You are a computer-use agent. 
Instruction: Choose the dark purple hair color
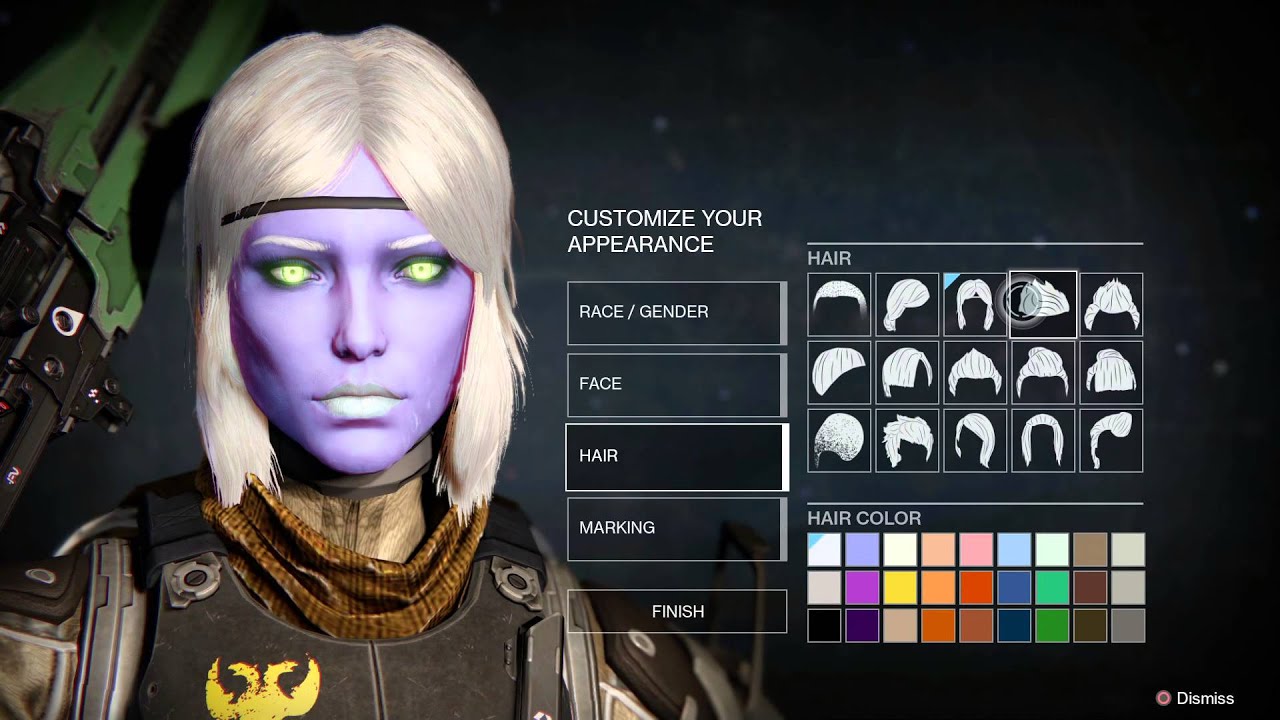(x=862, y=626)
